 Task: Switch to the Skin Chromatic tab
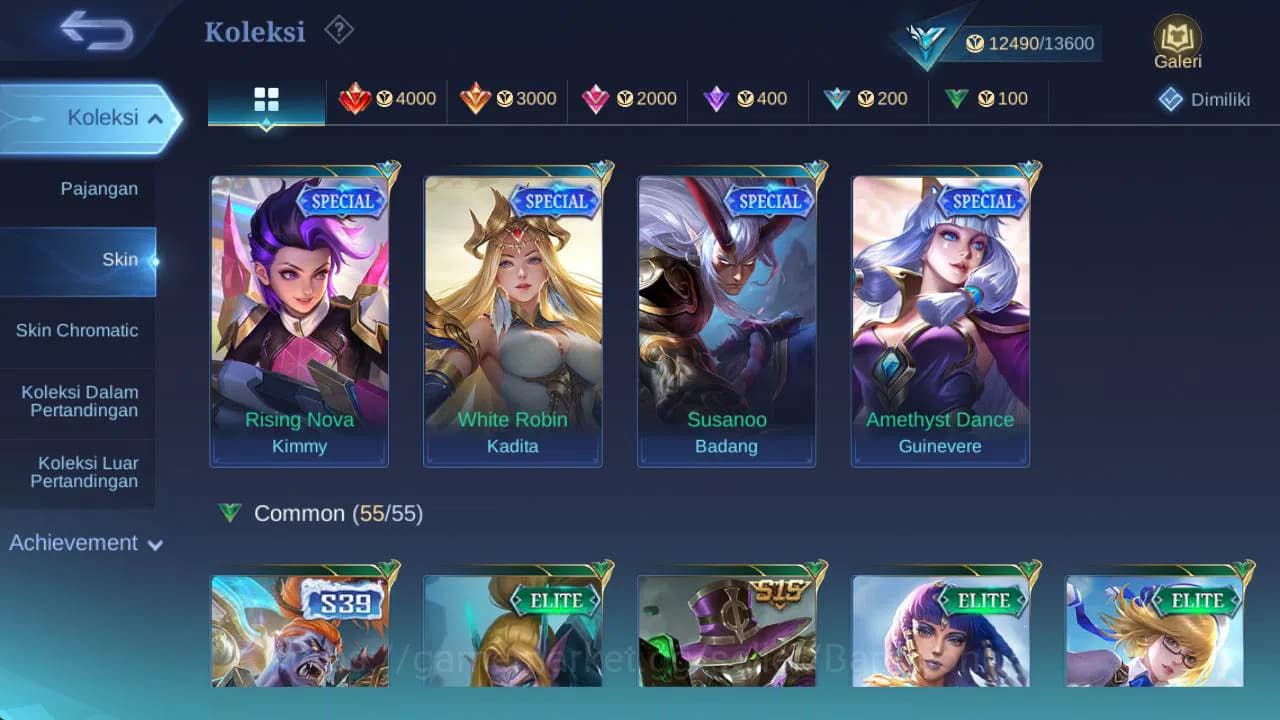tap(77, 330)
